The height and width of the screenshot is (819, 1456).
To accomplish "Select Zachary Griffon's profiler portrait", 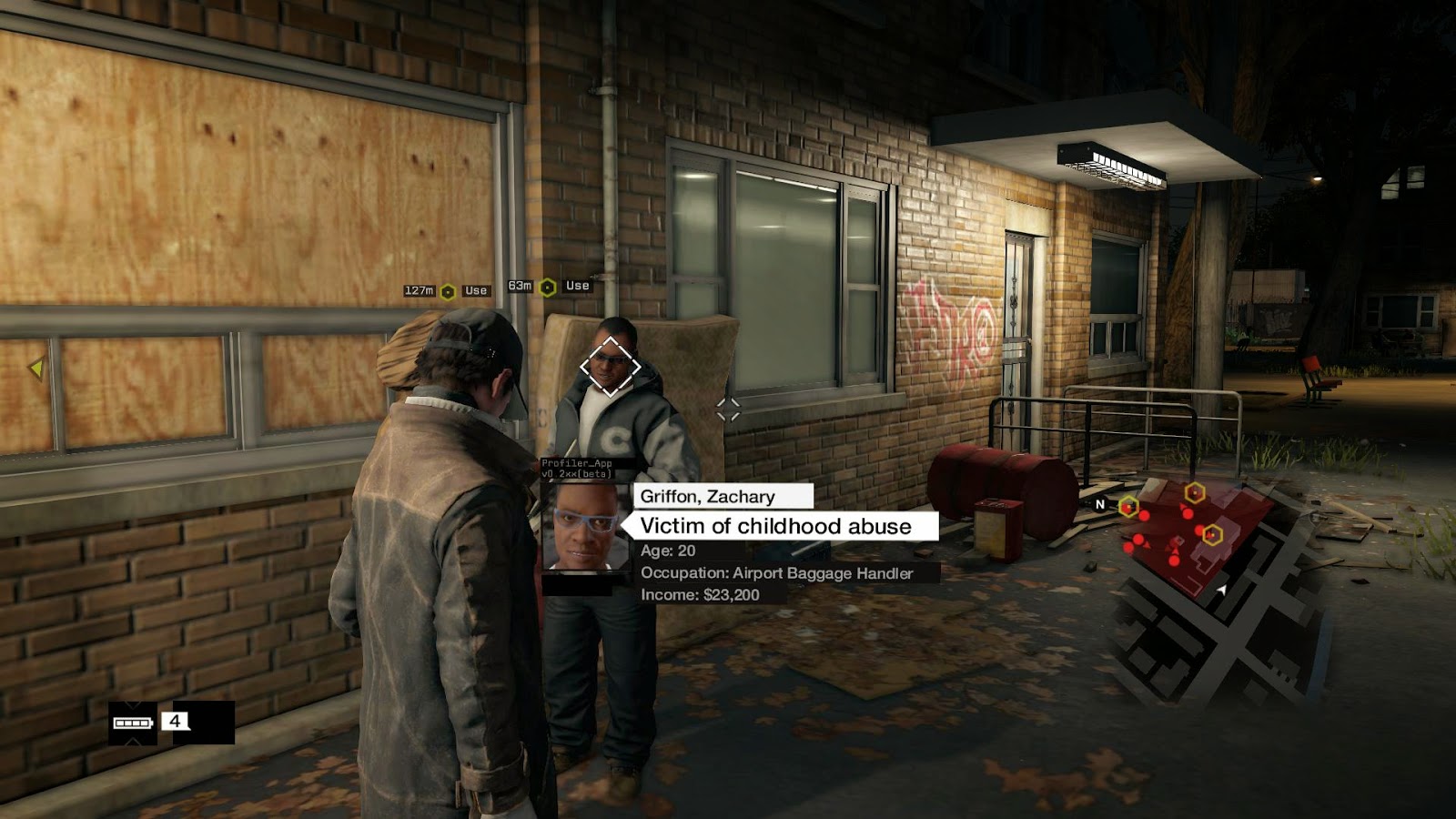I will click(x=585, y=528).
